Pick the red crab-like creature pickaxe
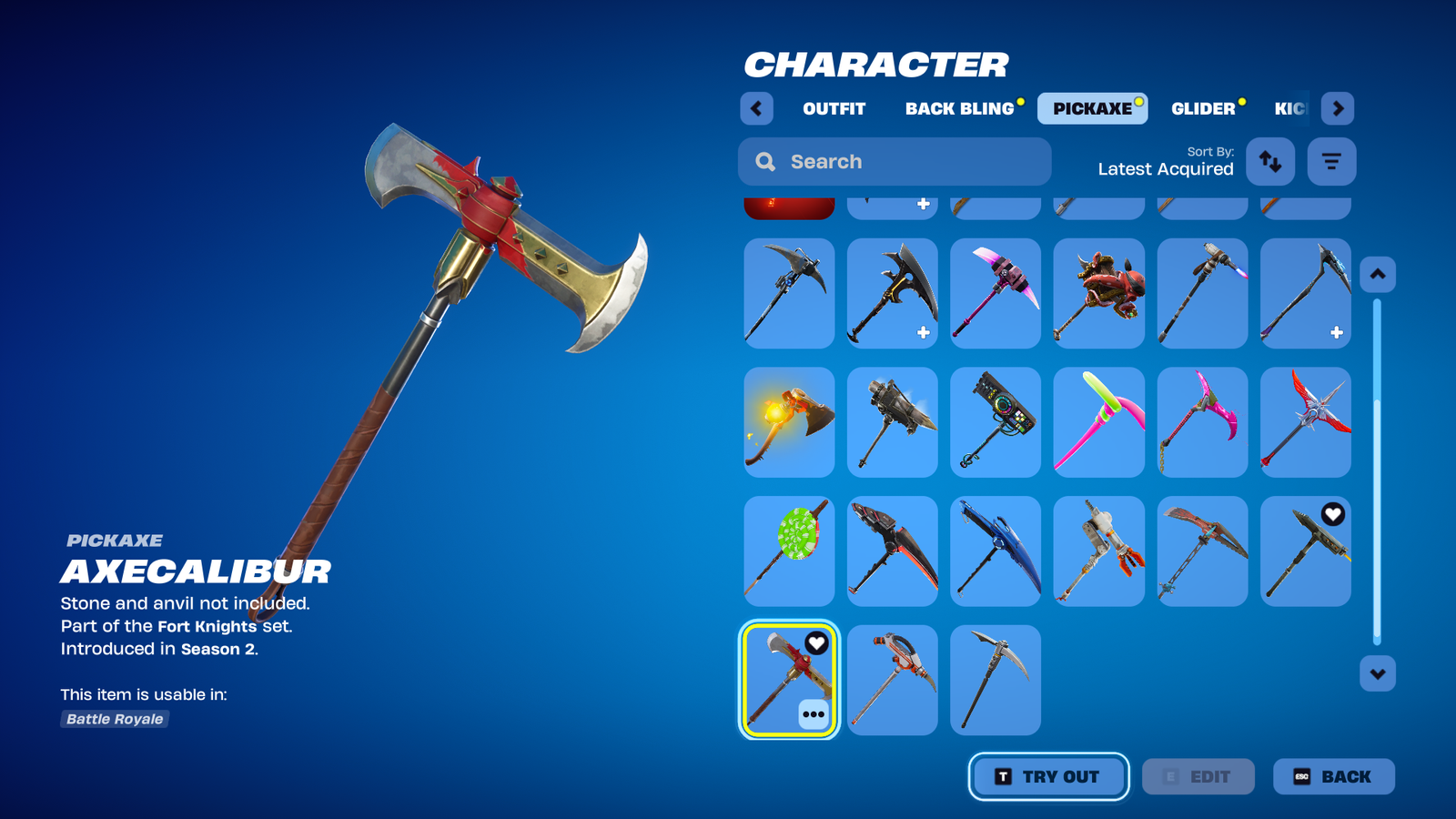Screen dimensions: 1456x819 (1098, 293)
